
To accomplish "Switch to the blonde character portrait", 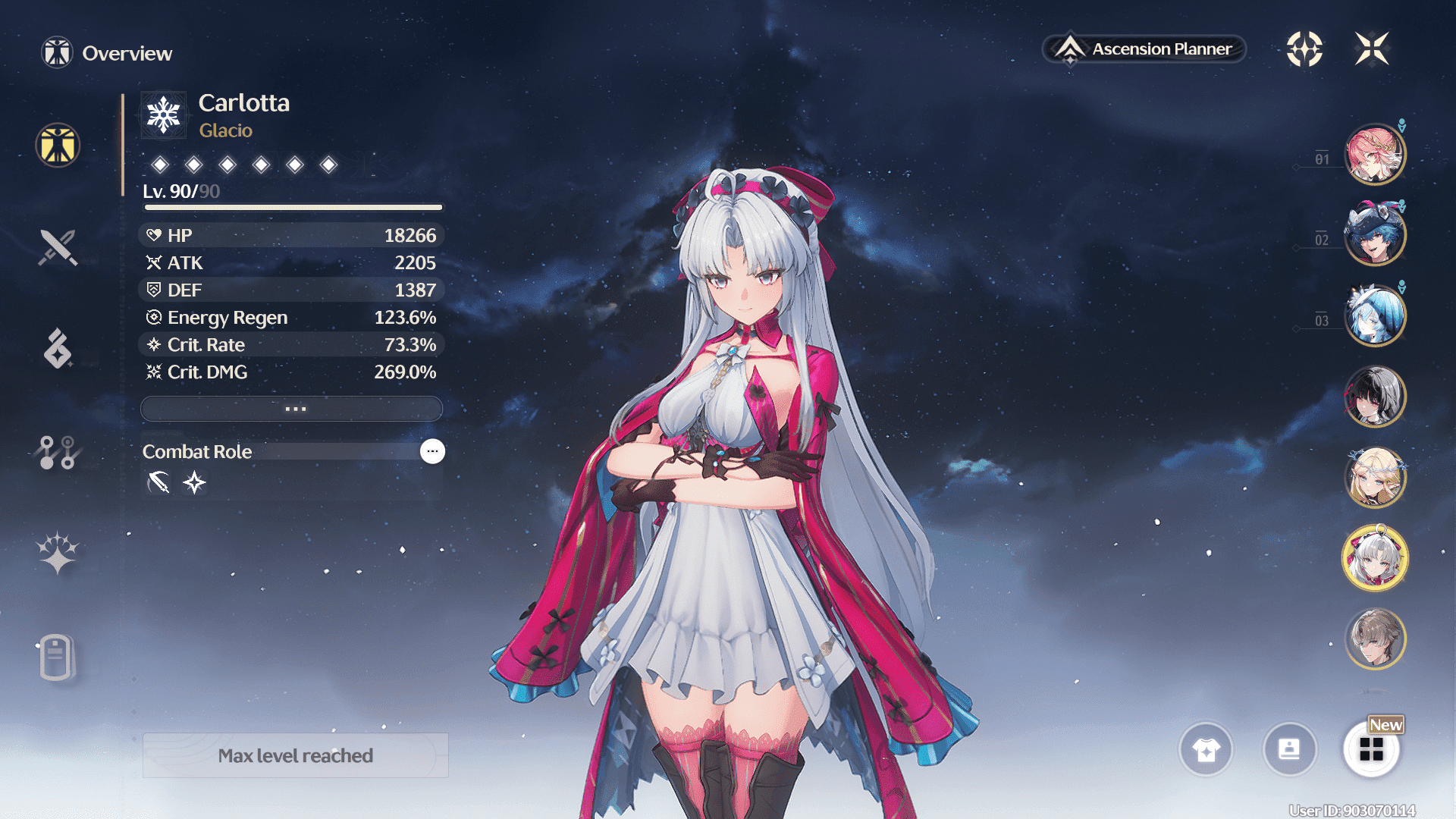I will point(1374,477).
